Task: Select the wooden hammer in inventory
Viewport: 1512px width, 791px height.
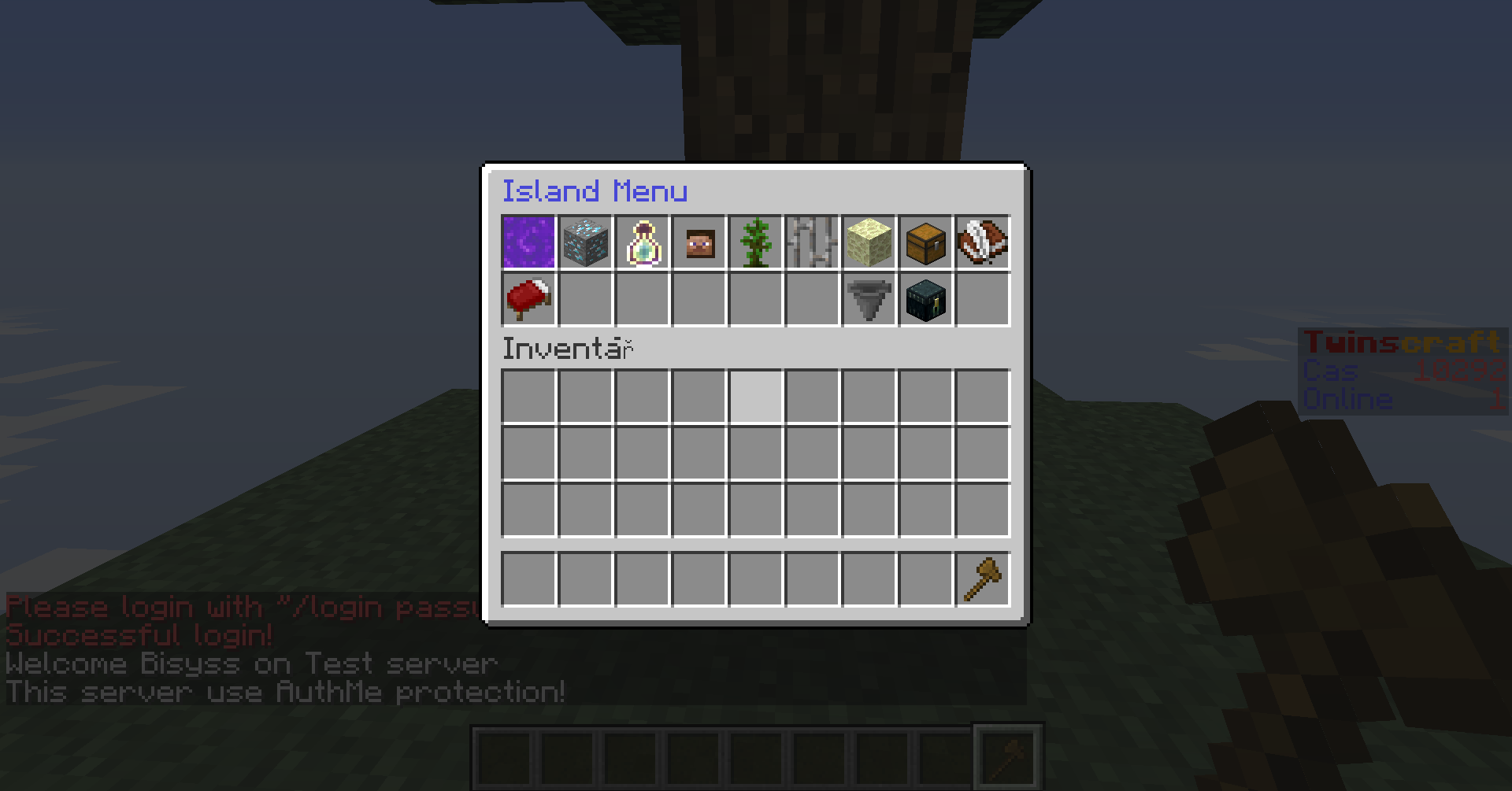Action: 981,578
